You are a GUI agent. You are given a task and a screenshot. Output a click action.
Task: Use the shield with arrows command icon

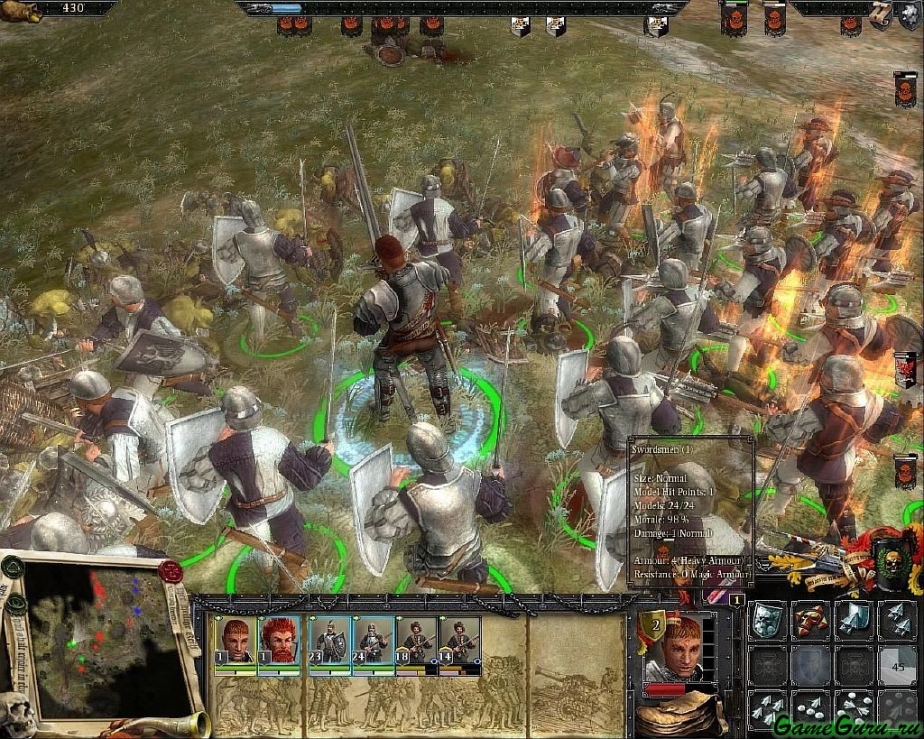(854, 620)
